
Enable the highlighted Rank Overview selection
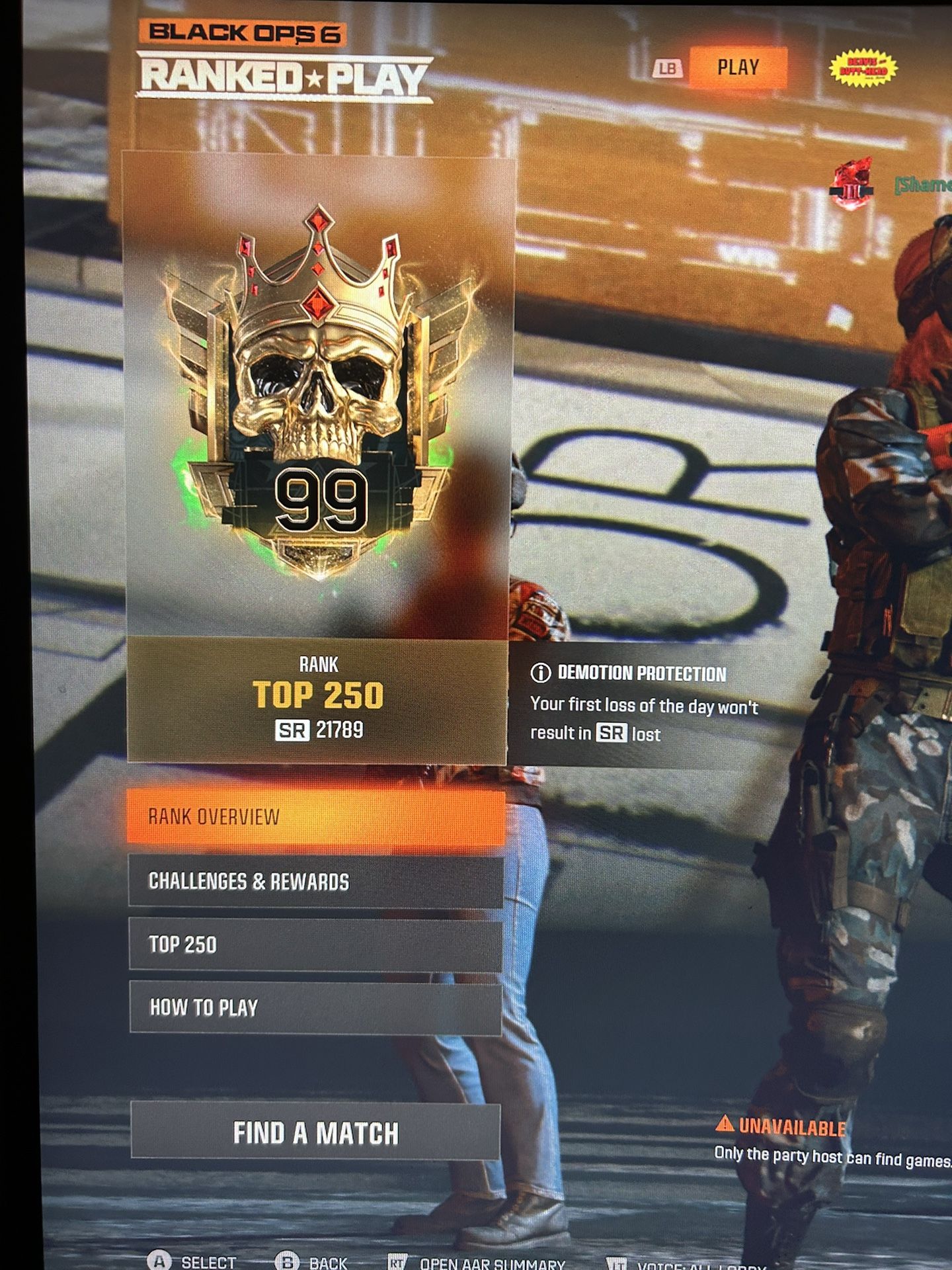pyautogui.click(x=317, y=817)
